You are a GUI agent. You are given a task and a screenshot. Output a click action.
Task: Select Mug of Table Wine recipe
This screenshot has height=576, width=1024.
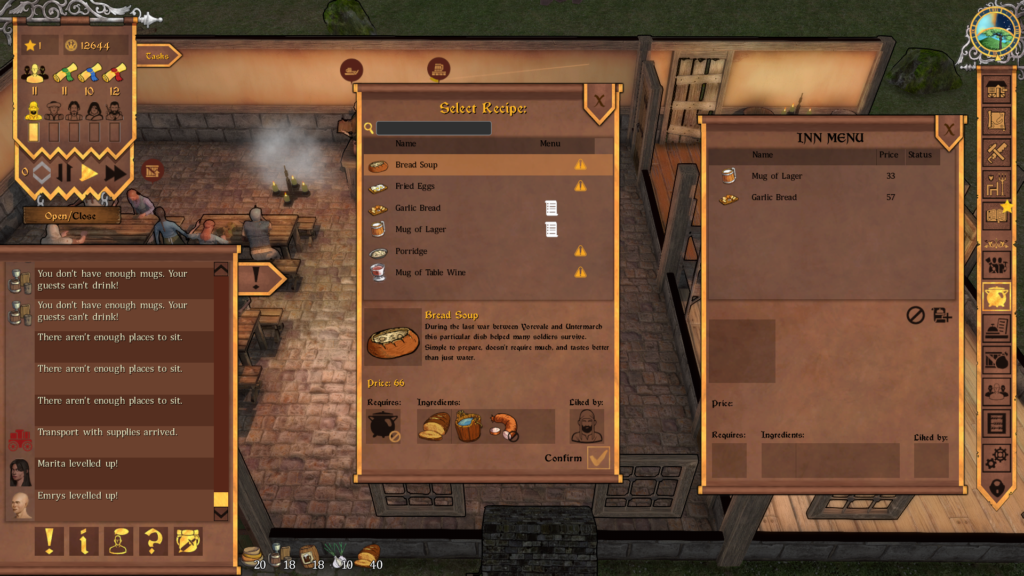tap(470, 272)
